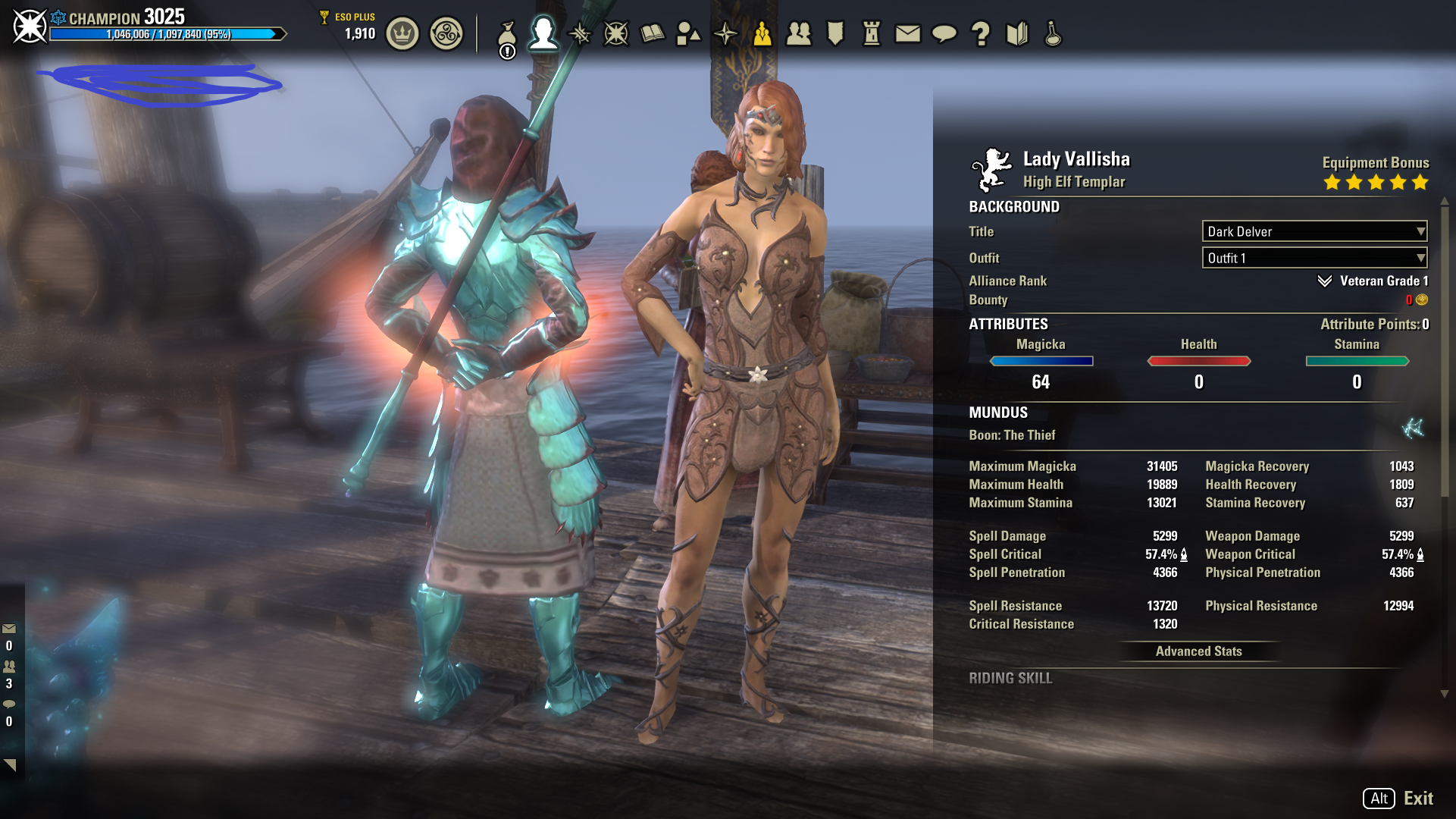
Task: Open the question mark help icon
Action: (981, 34)
